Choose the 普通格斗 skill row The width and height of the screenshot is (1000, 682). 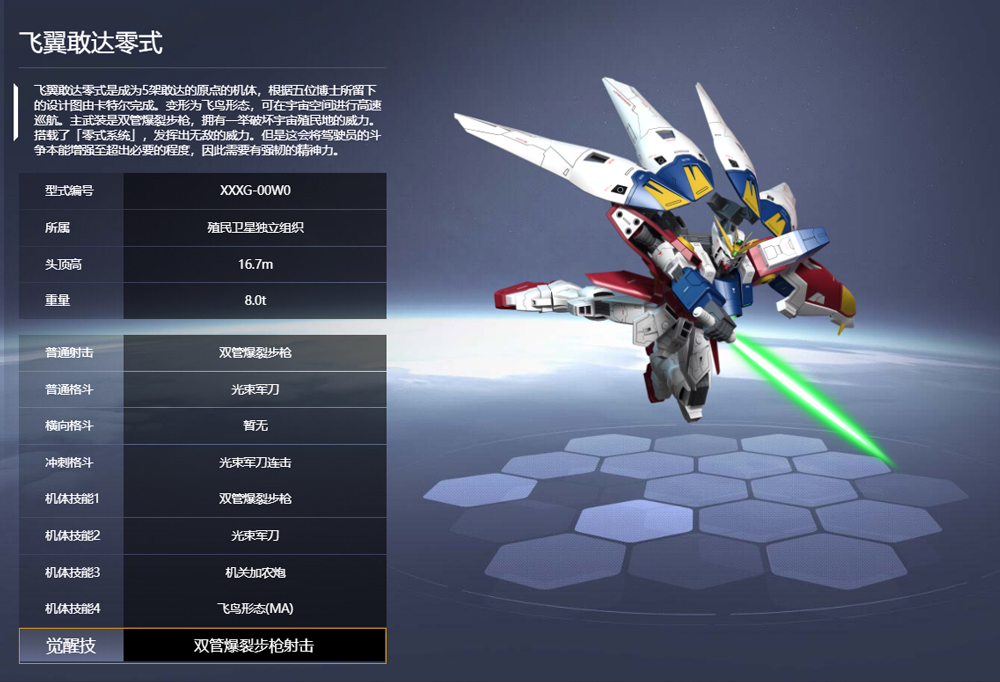point(202,390)
